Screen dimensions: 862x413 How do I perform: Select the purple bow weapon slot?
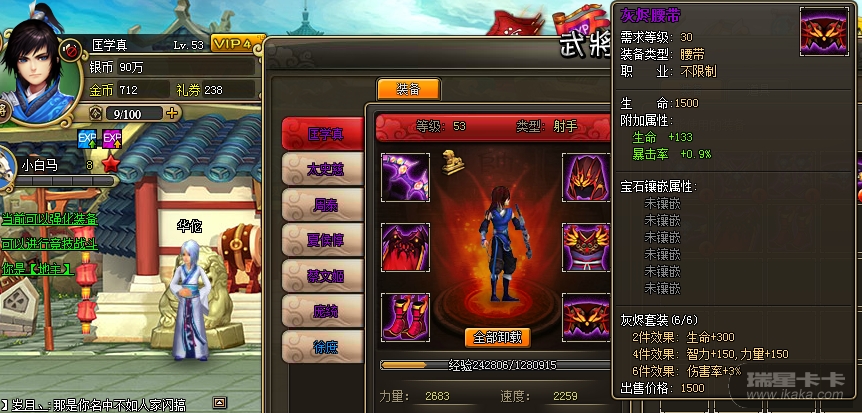[405, 176]
